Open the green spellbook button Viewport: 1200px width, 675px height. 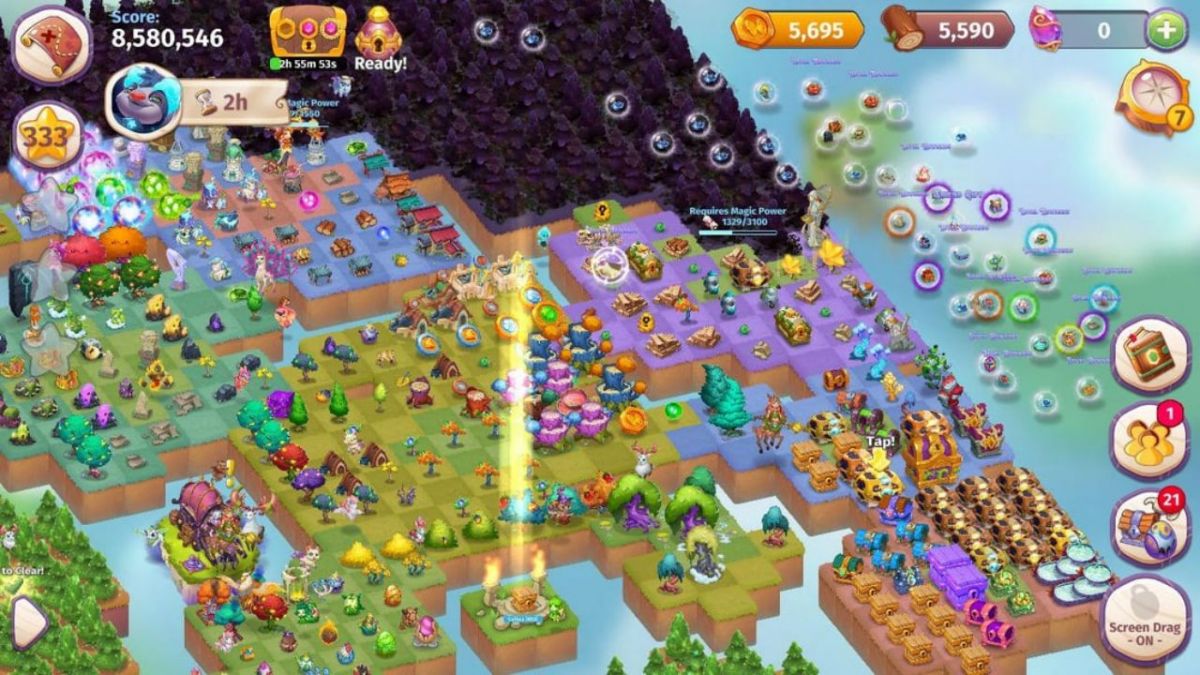(1150, 355)
